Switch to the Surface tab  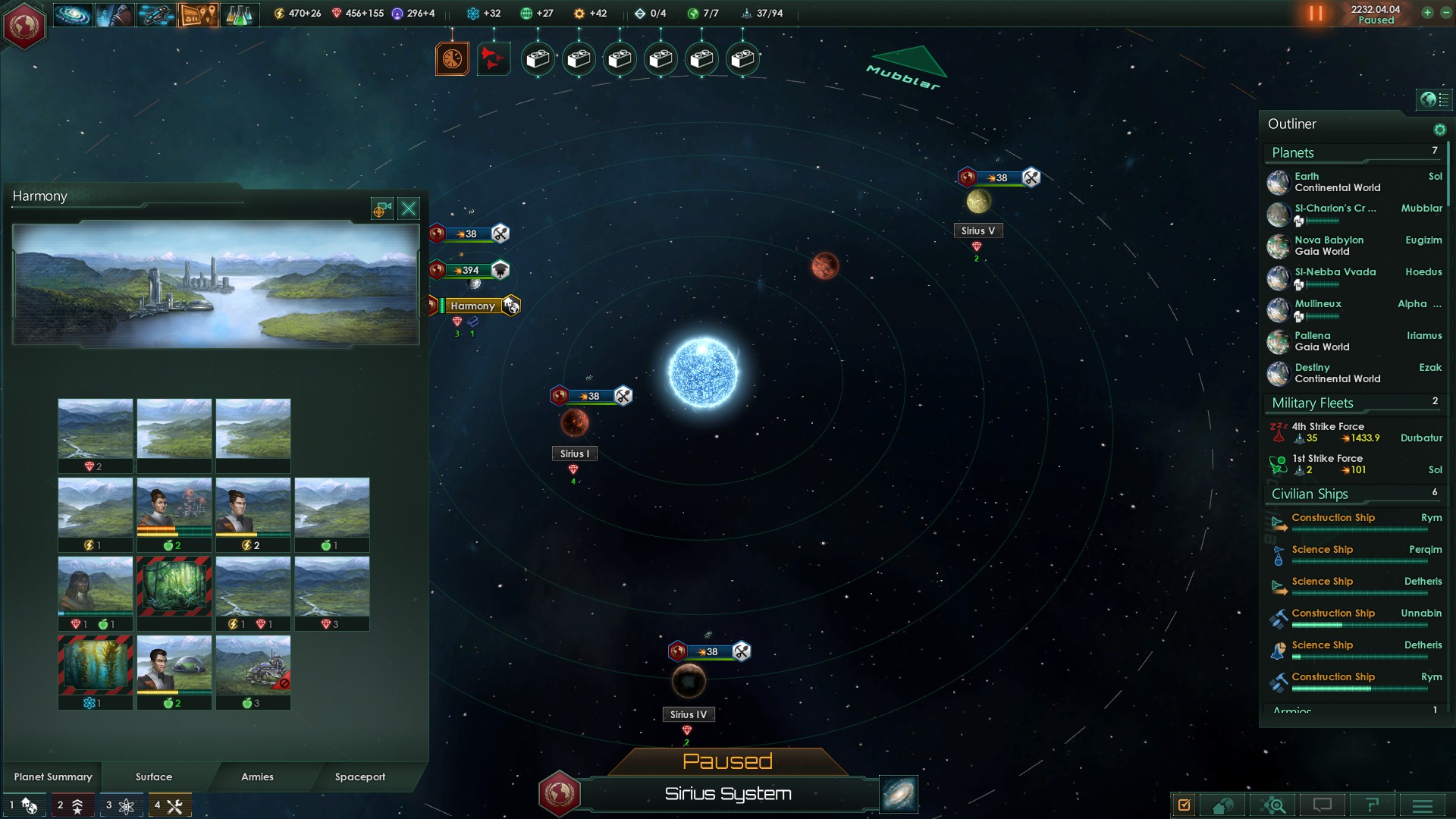click(x=154, y=777)
